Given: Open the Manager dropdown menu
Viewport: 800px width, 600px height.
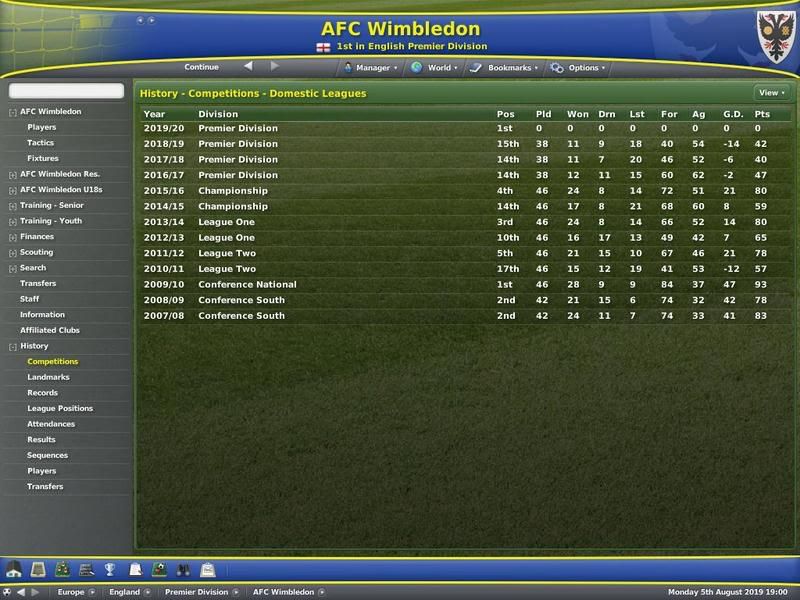Looking at the screenshot, I should 371,68.
